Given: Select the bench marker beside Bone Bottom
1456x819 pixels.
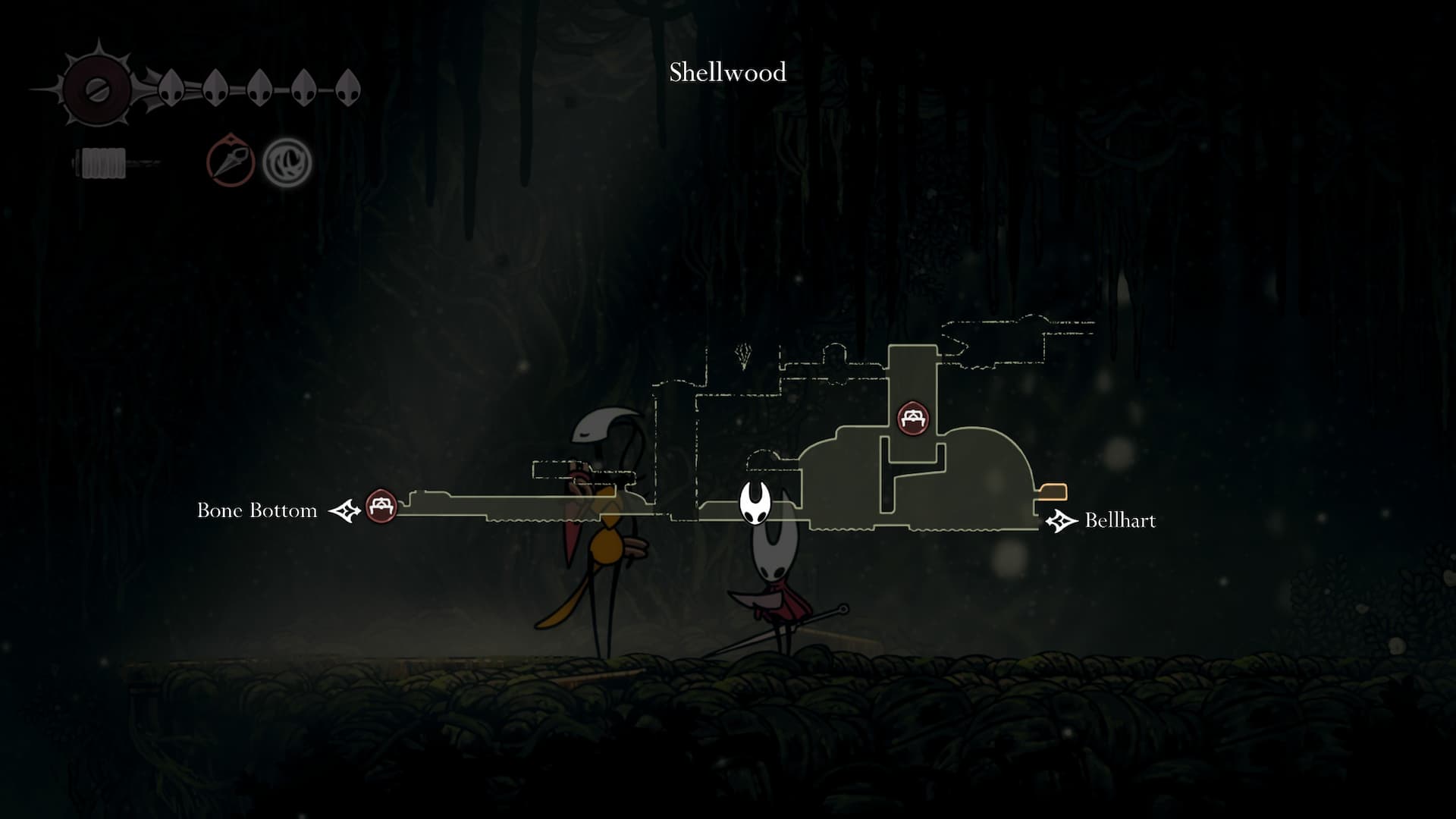Looking at the screenshot, I should [381, 506].
